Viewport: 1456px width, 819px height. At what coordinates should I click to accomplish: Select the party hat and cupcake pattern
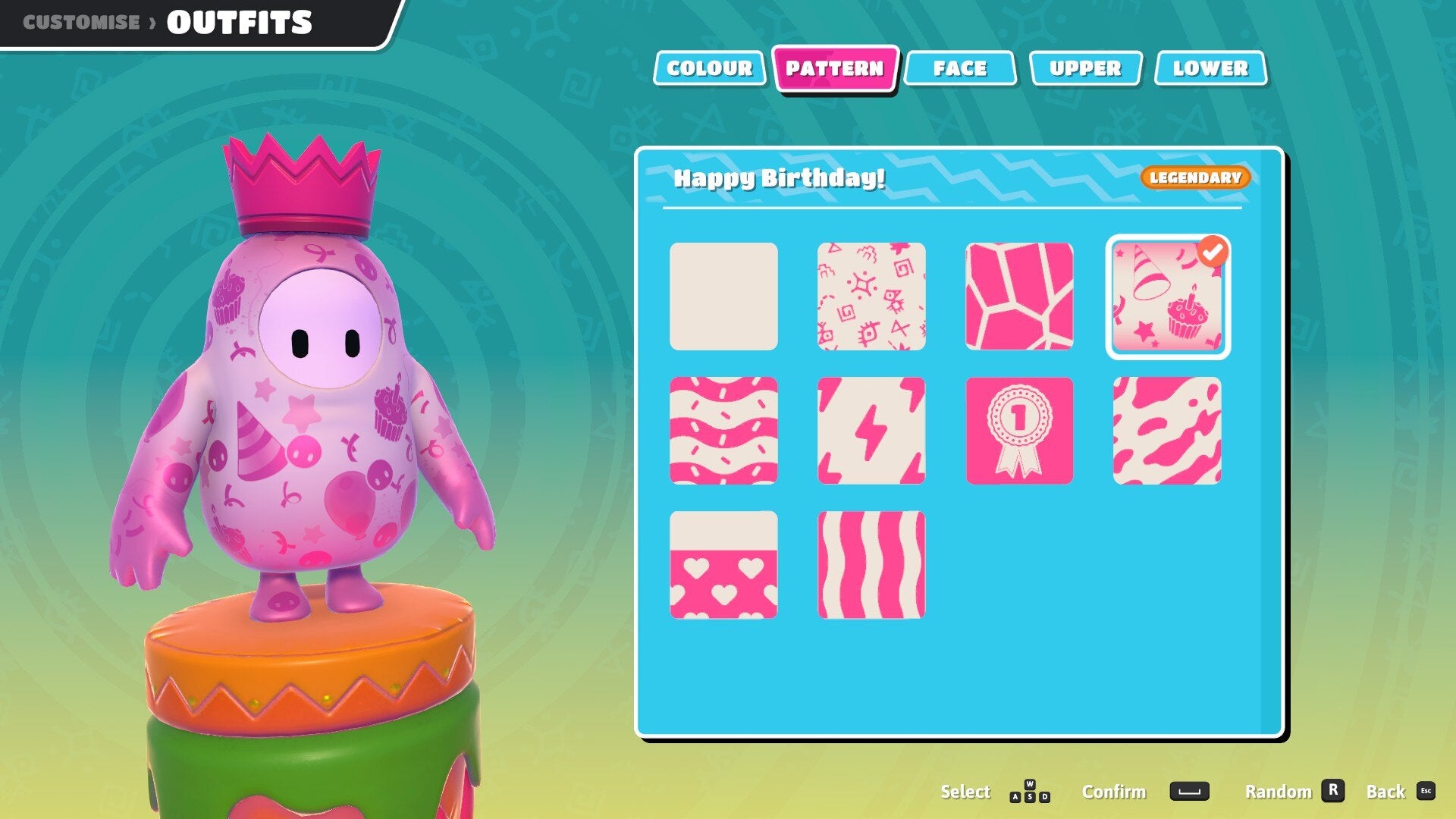pos(1168,297)
